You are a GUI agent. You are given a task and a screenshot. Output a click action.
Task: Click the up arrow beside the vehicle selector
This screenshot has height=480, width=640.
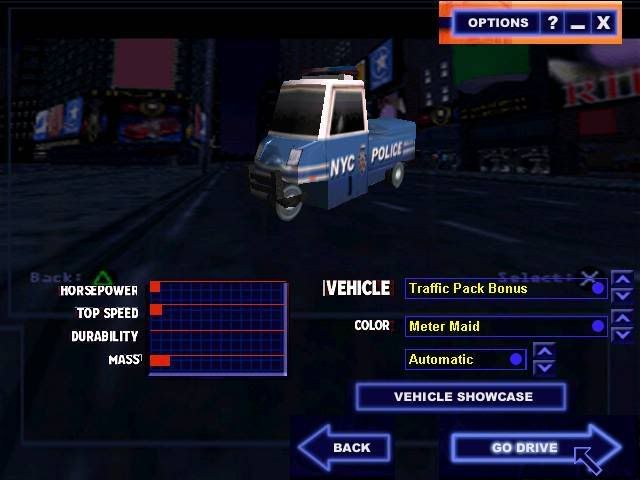click(x=622, y=280)
